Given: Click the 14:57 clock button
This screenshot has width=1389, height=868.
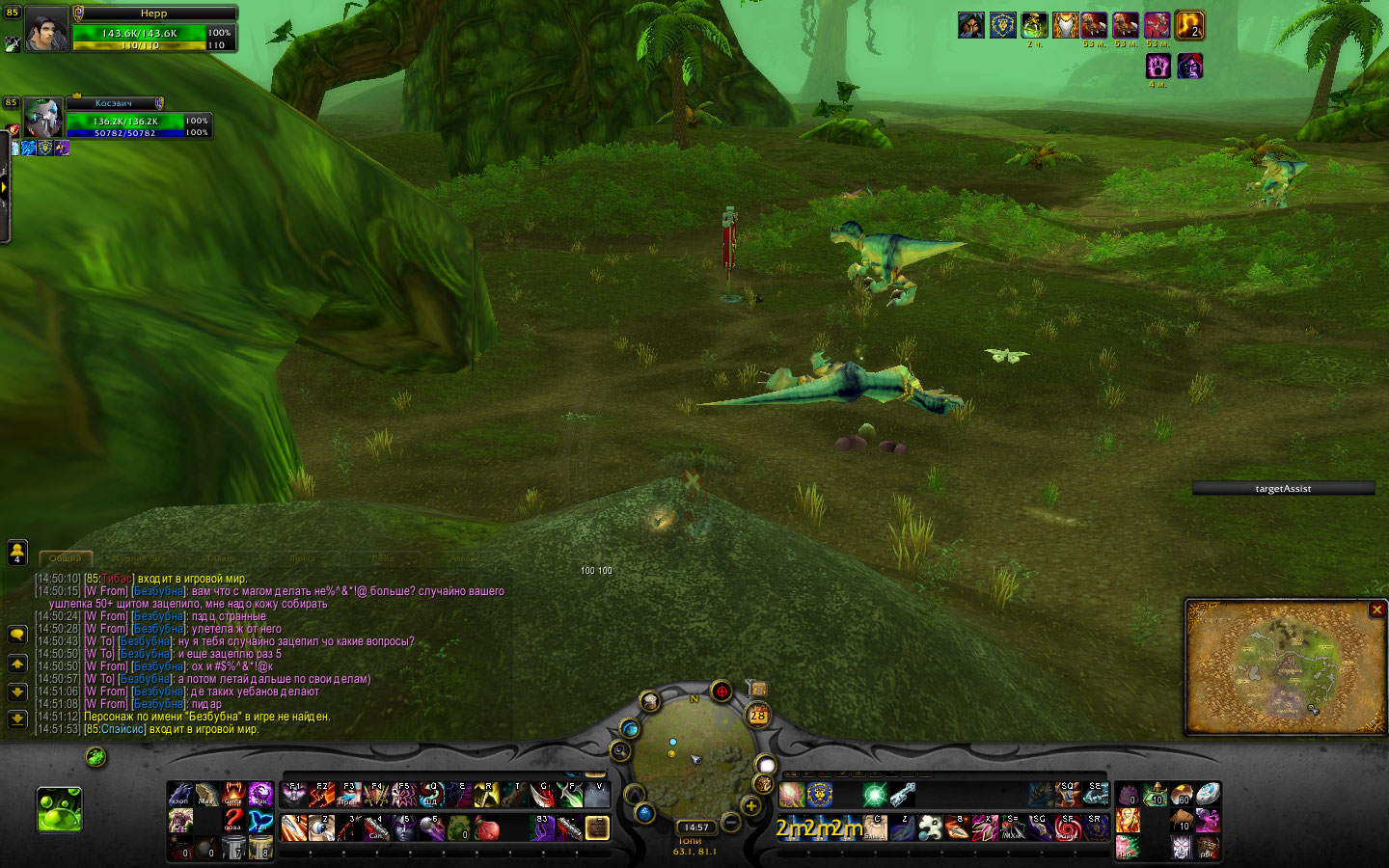Looking at the screenshot, I should point(696,827).
